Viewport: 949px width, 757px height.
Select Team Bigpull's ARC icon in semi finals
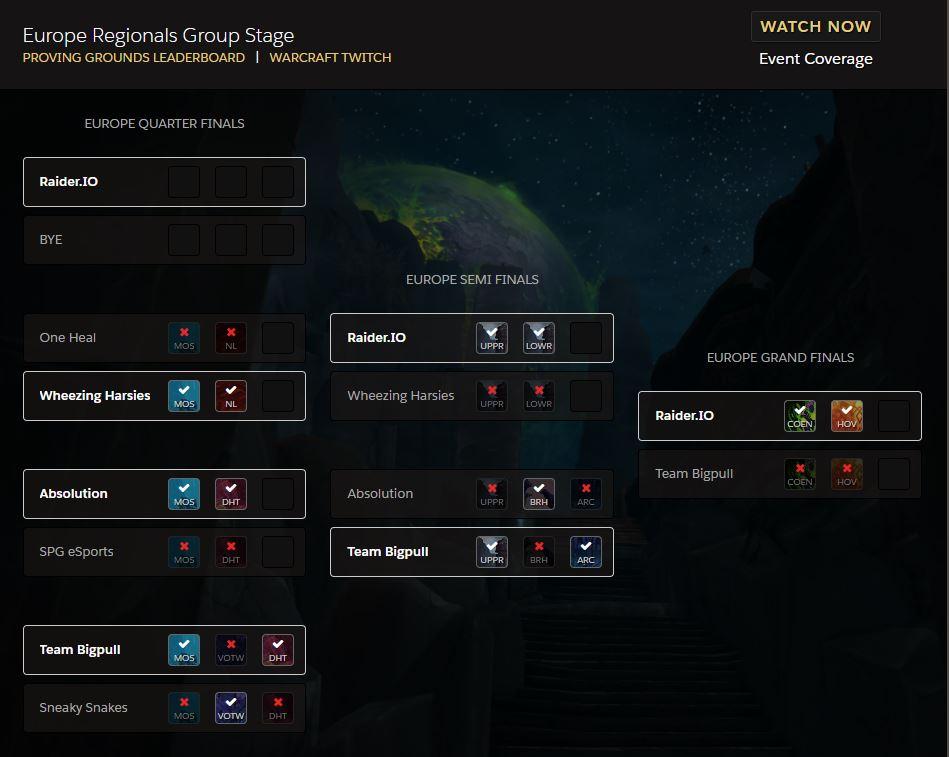(586, 552)
